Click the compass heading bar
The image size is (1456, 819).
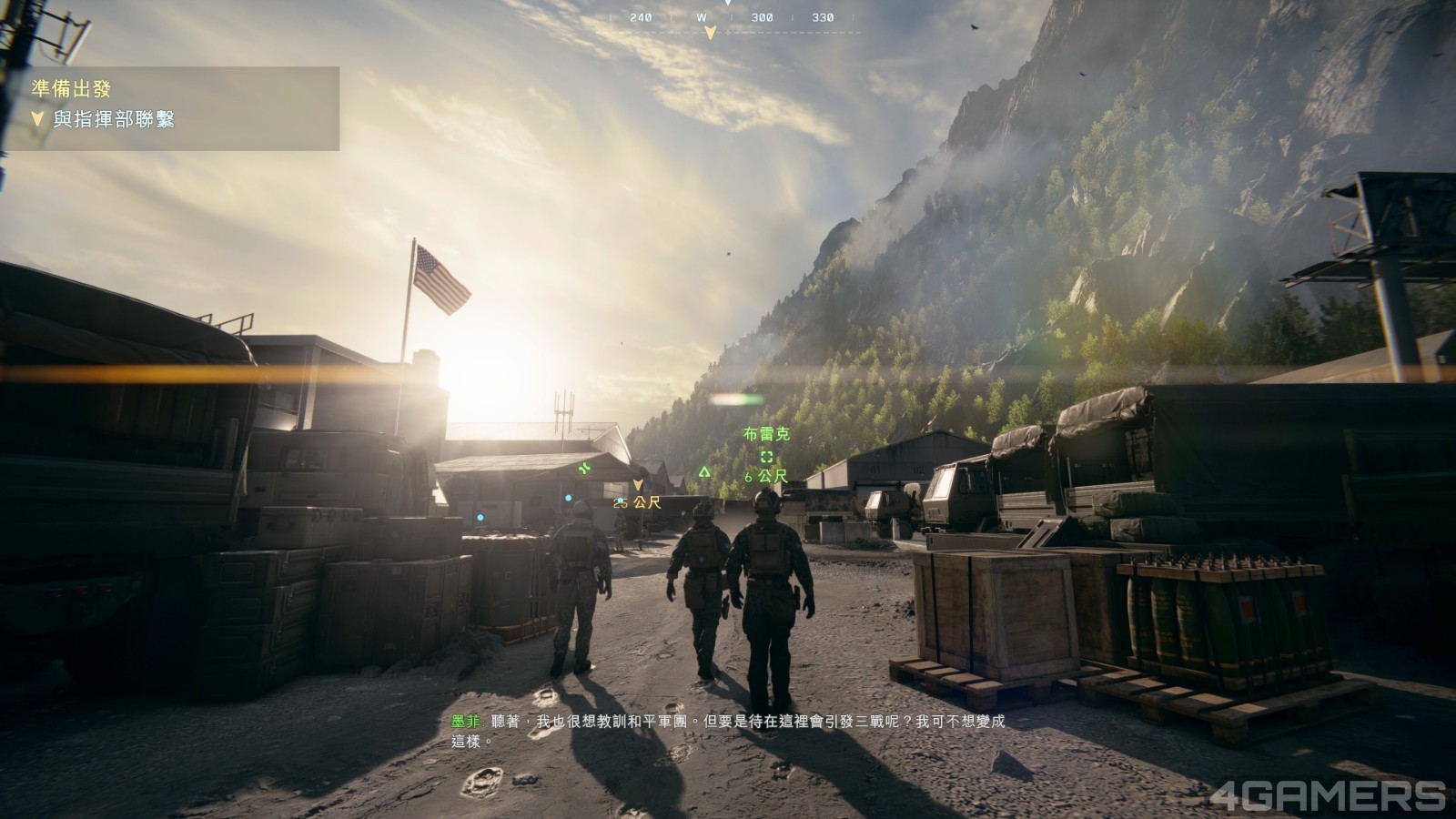728,18
